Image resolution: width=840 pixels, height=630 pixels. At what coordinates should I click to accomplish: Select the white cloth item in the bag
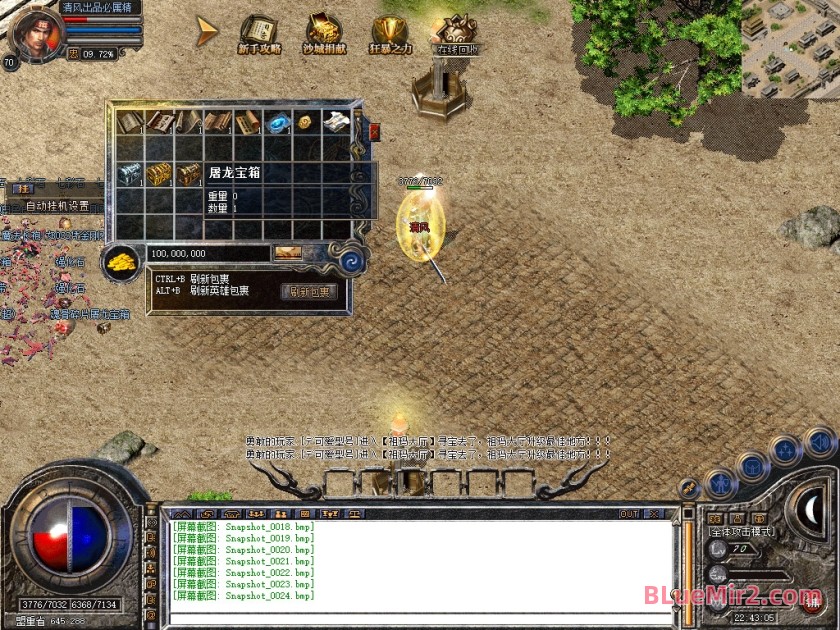tap(334, 122)
